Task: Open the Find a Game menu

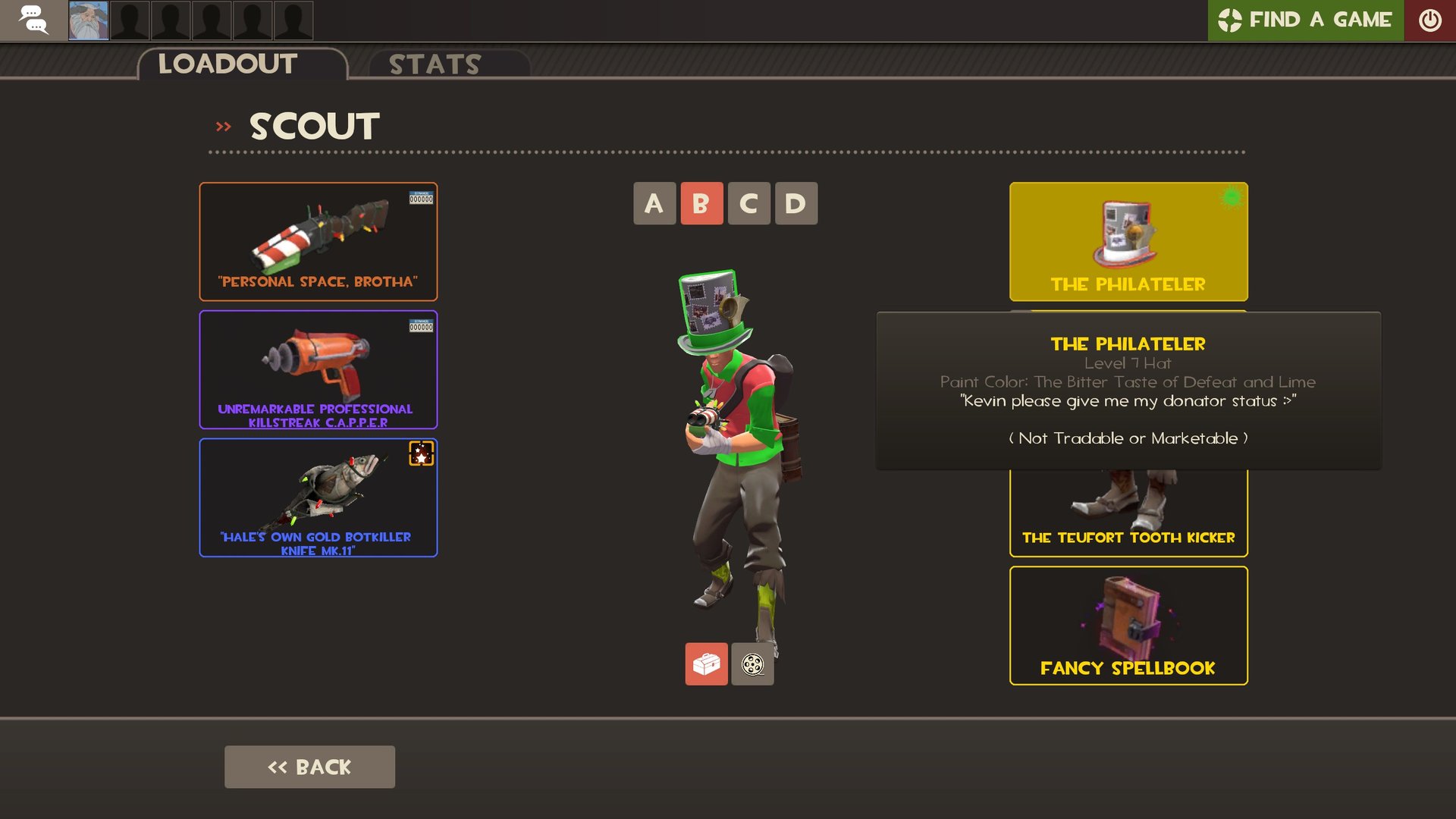Action: pos(1305,20)
